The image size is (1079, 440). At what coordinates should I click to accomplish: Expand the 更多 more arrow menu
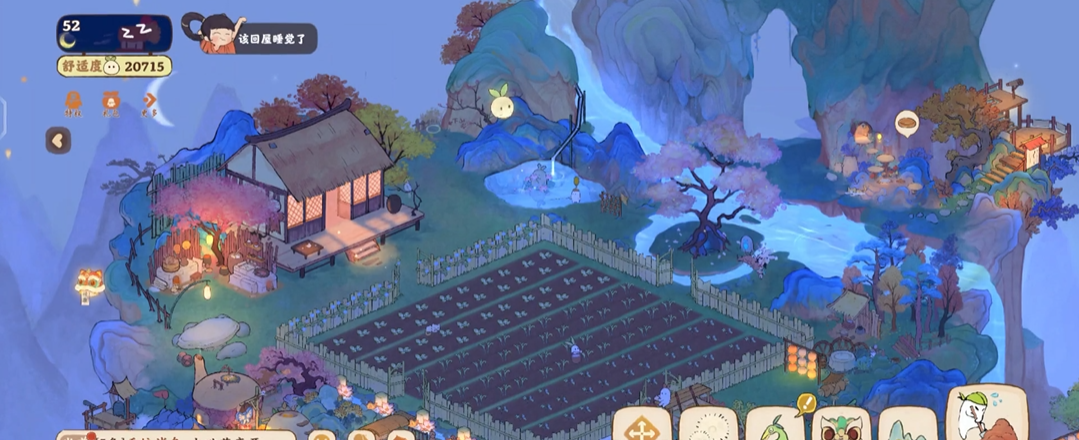pos(150,102)
